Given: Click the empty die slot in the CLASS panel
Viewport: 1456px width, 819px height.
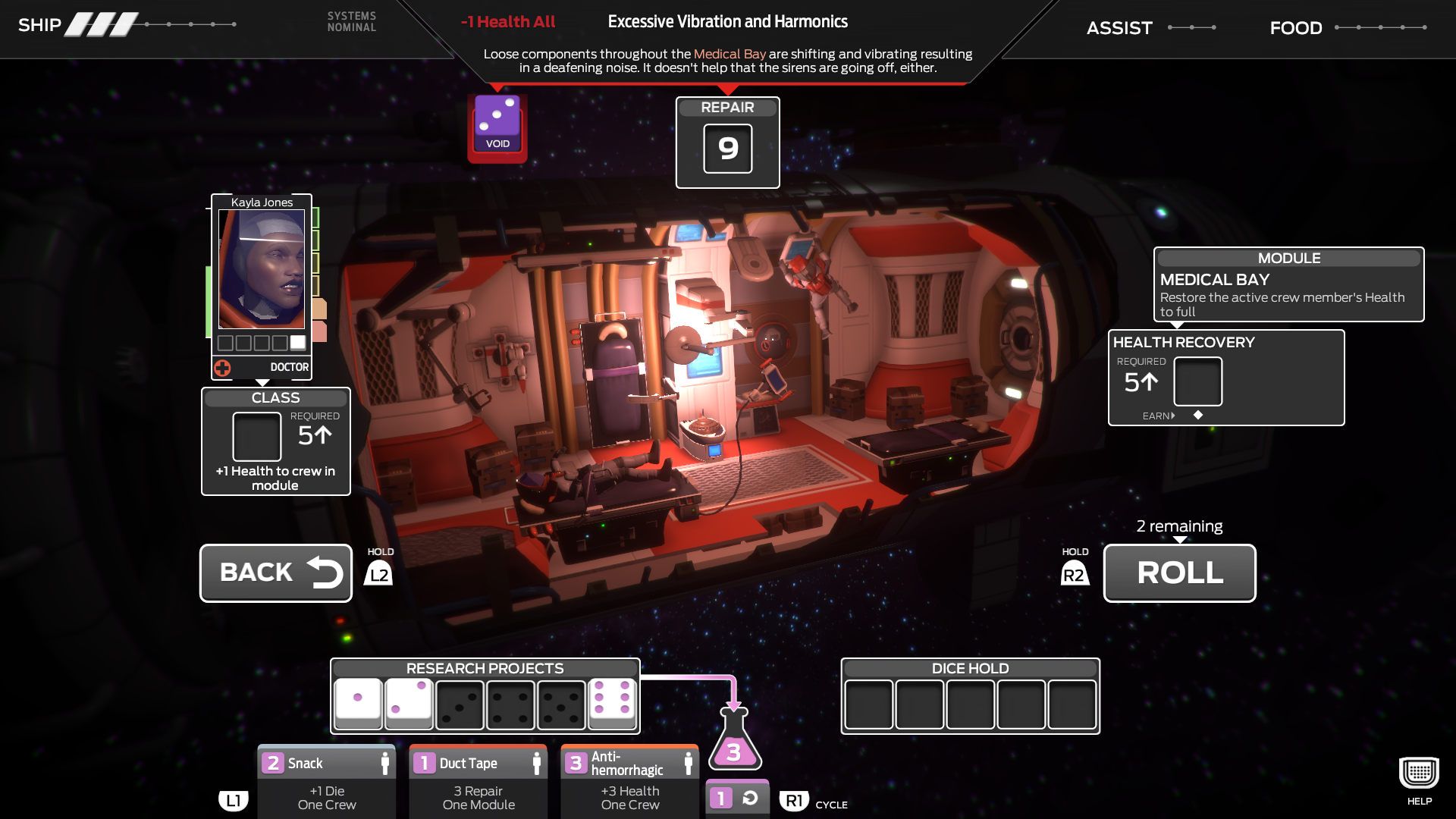Looking at the screenshot, I should click(256, 437).
